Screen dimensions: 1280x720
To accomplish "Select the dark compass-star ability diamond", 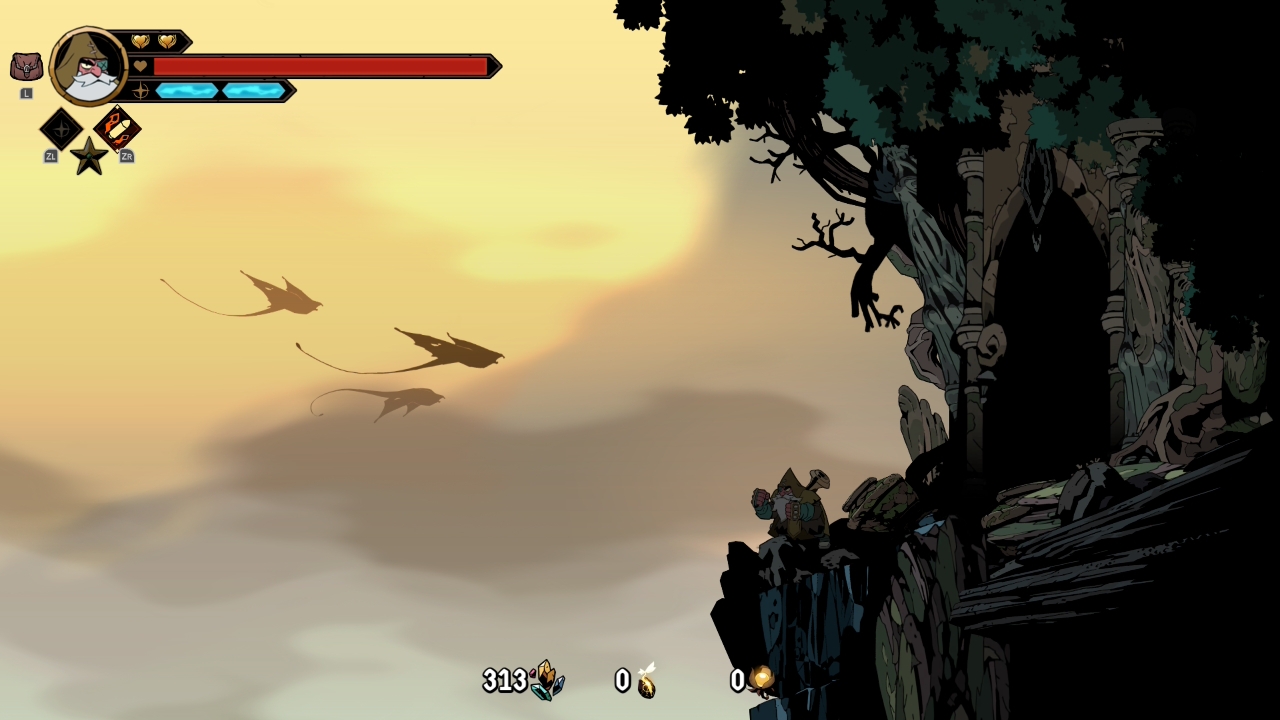I will click(61, 129).
